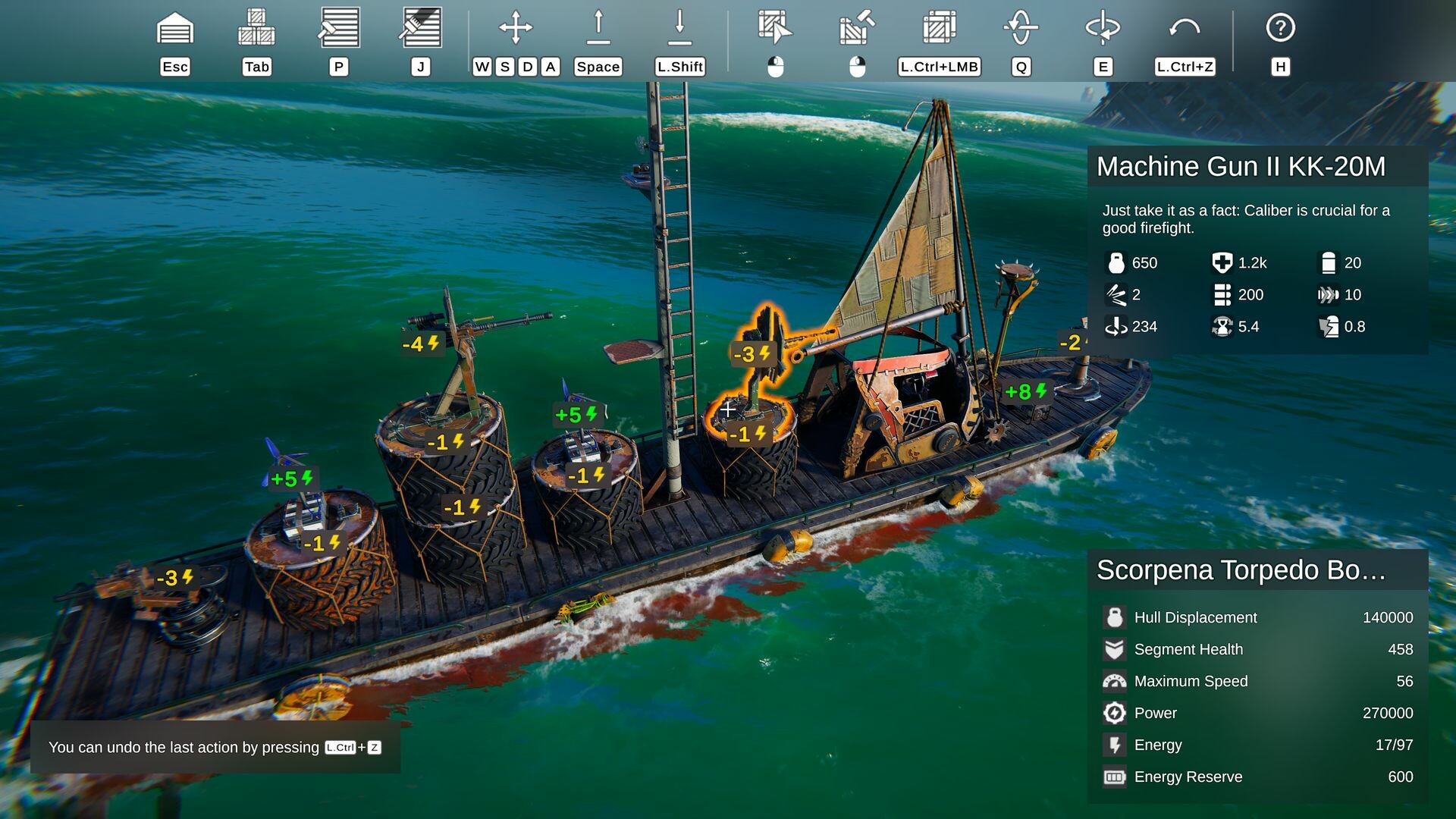Activate the crate-with-cursor select tool
This screenshot has width=1456, height=819.
(x=775, y=27)
